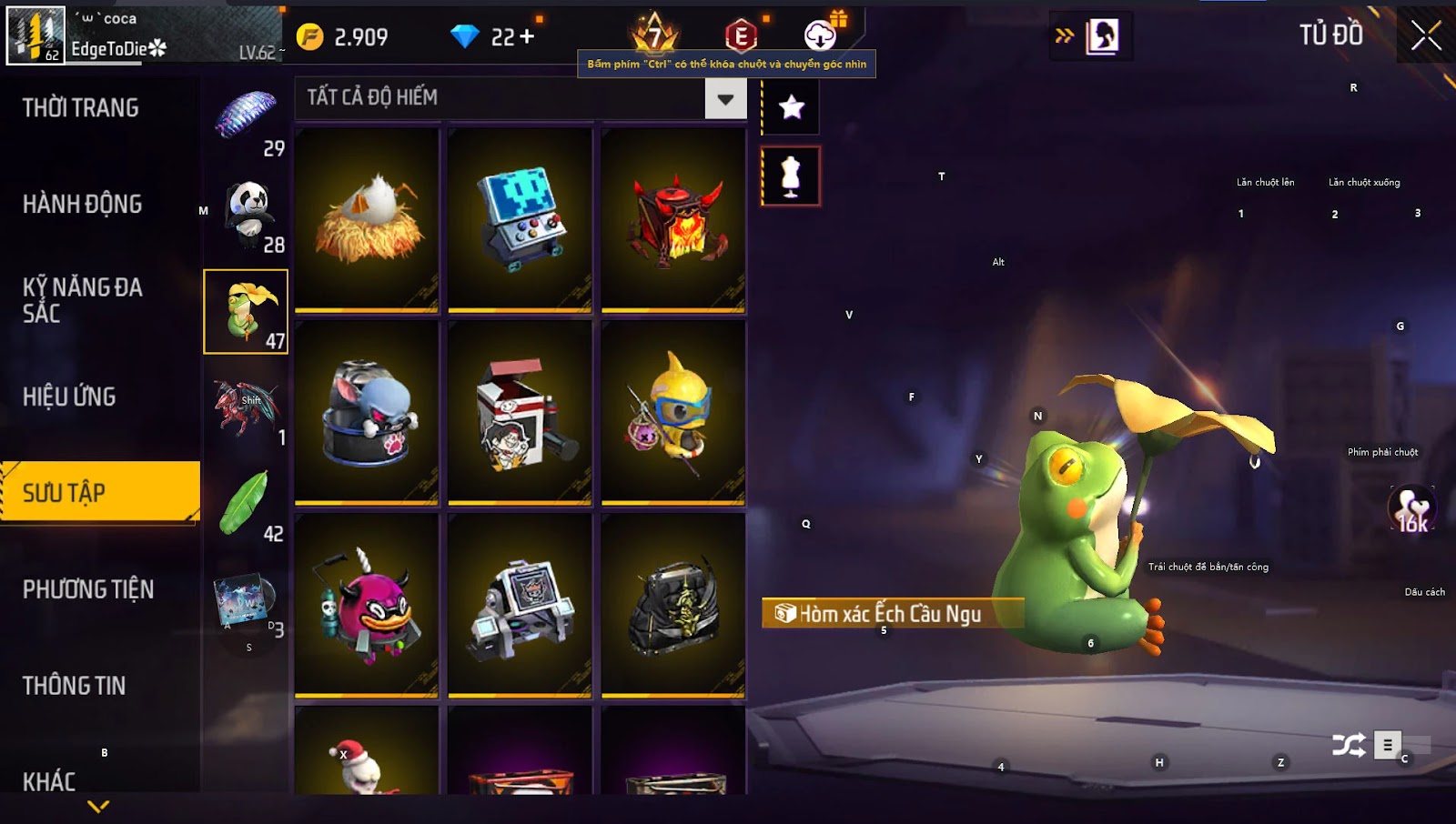
Task: Close the TỦ ĐỒ wardrobe screen
Action: point(1425,36)
